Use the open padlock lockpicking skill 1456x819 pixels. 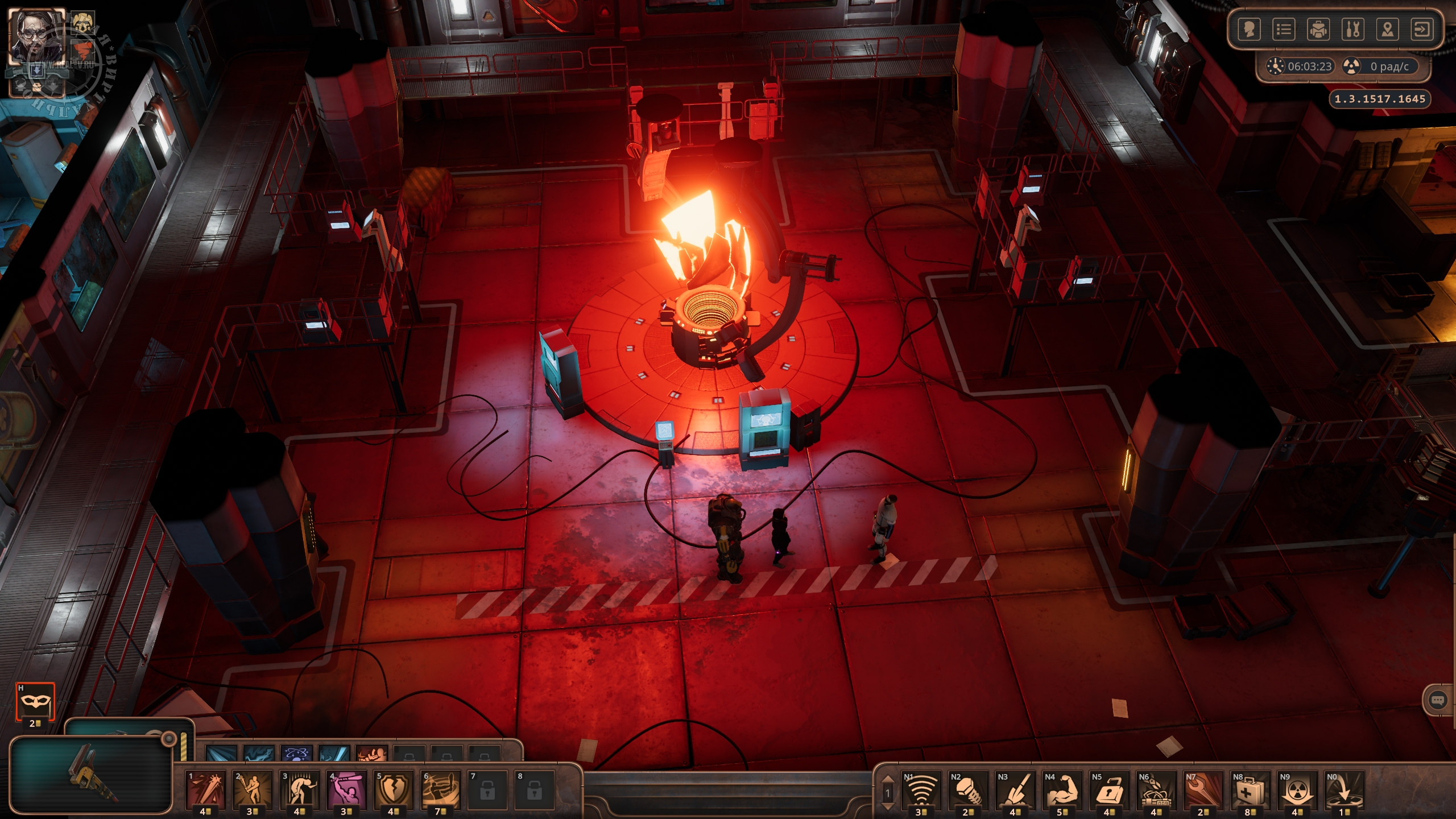point(1109,789)
